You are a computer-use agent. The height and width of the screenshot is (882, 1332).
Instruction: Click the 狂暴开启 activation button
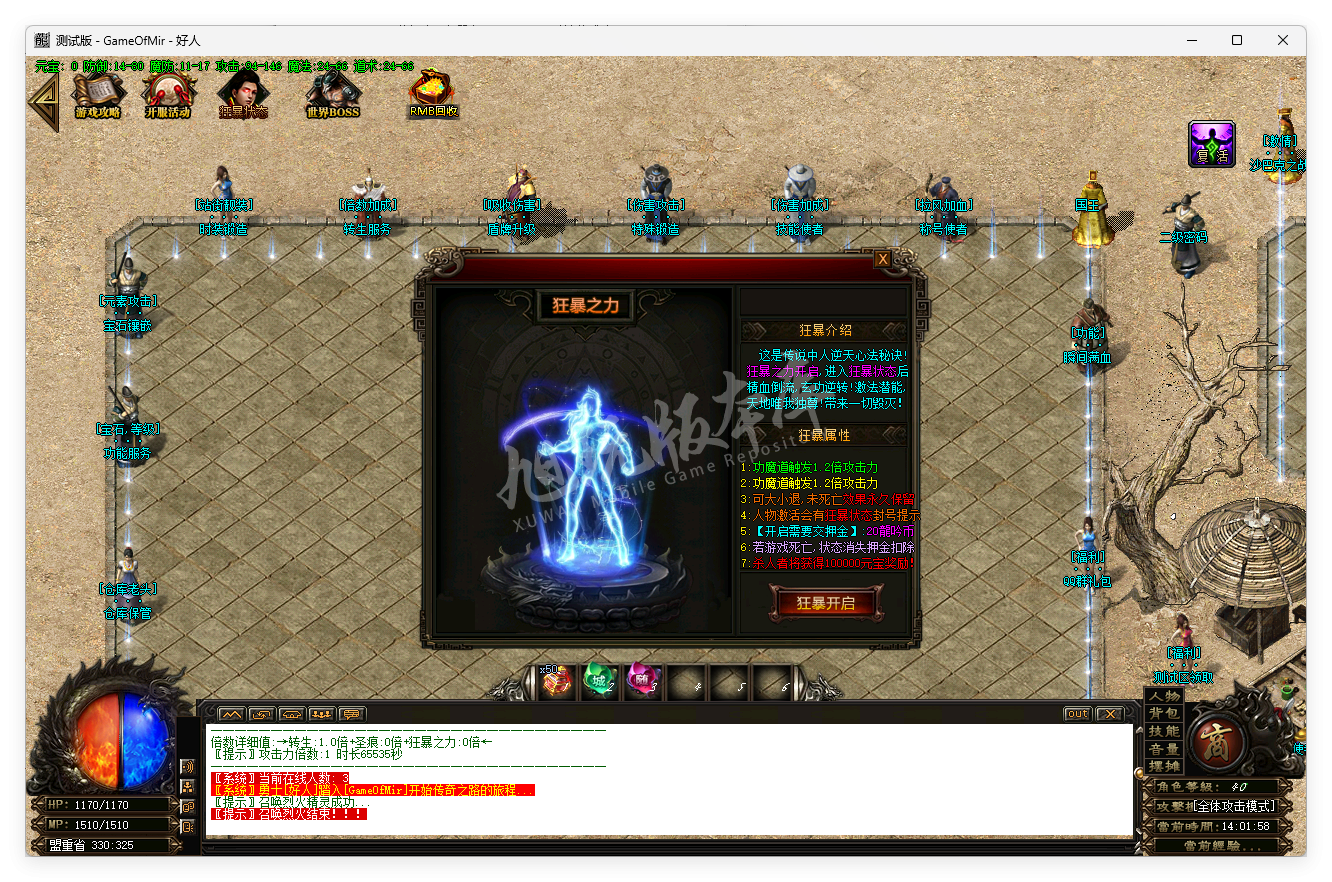(x=826, y=605)
